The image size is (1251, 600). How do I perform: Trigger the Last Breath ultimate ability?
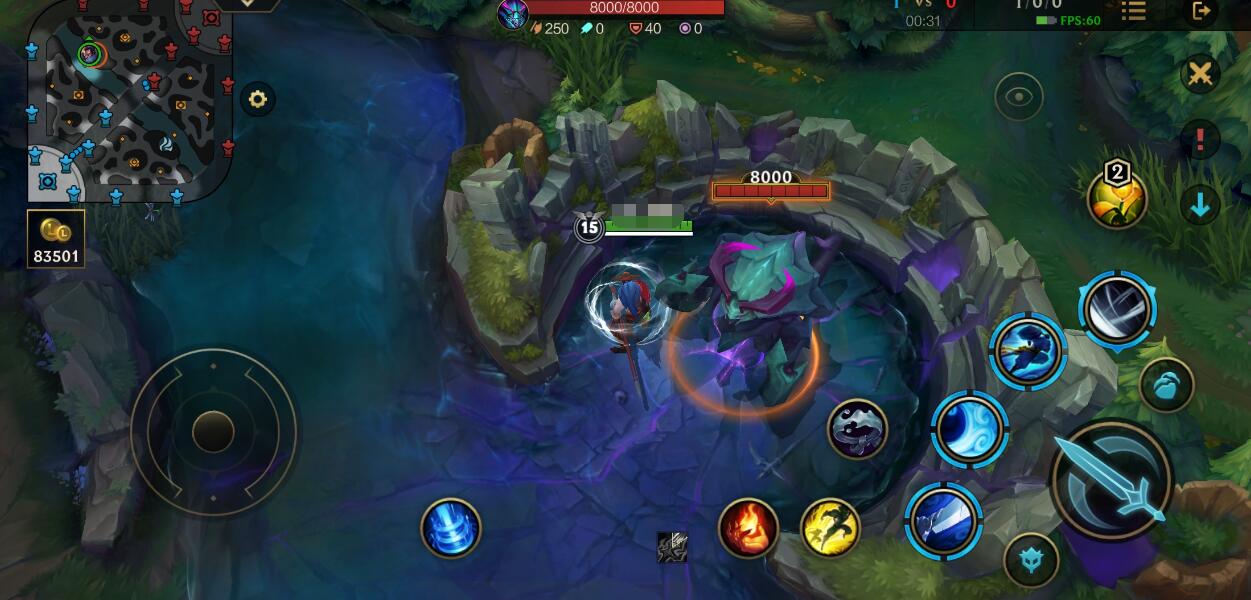pos(1117,309)
